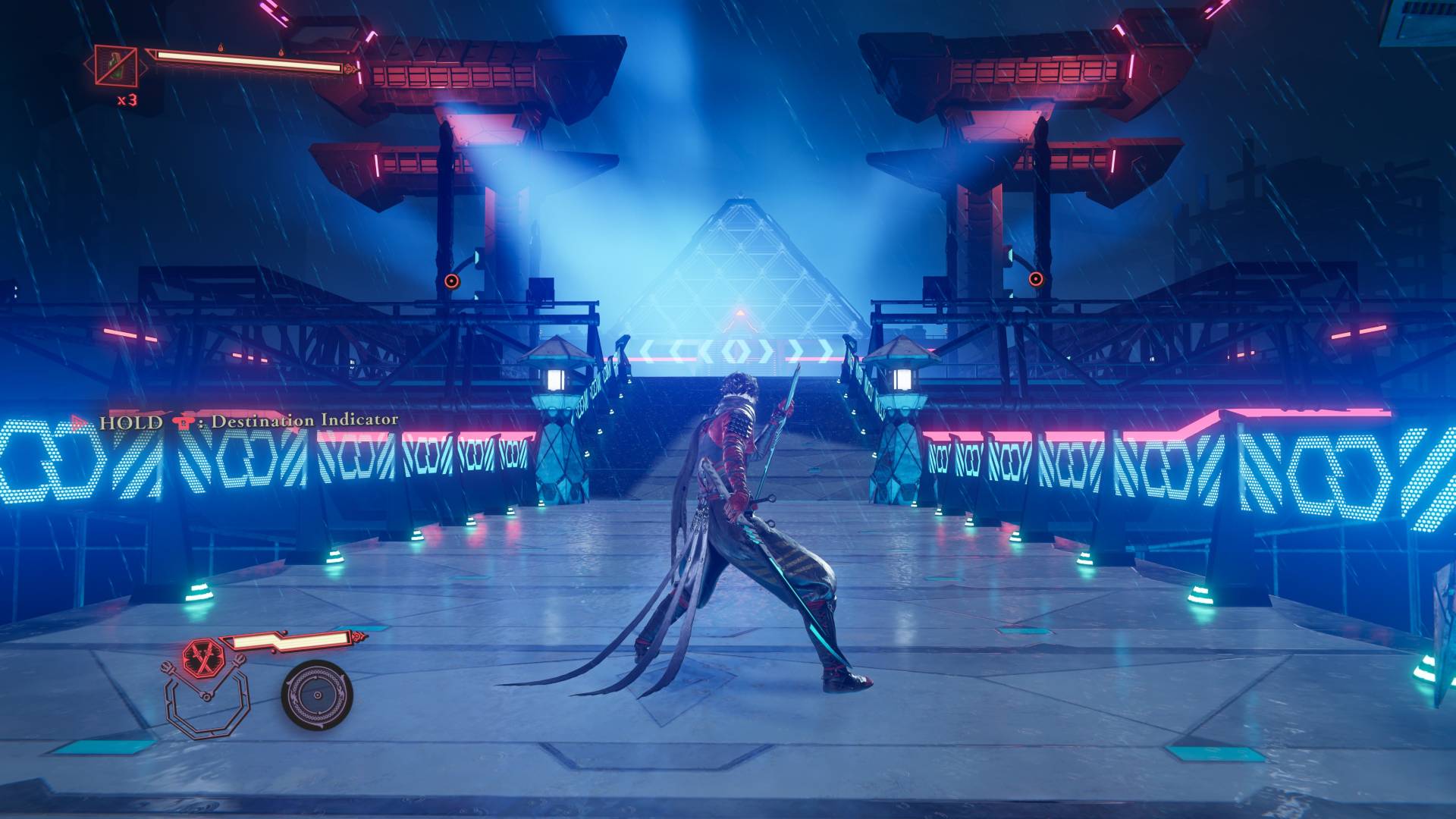
Task: Select the healing flask item icon
Action: click(116, 66)
